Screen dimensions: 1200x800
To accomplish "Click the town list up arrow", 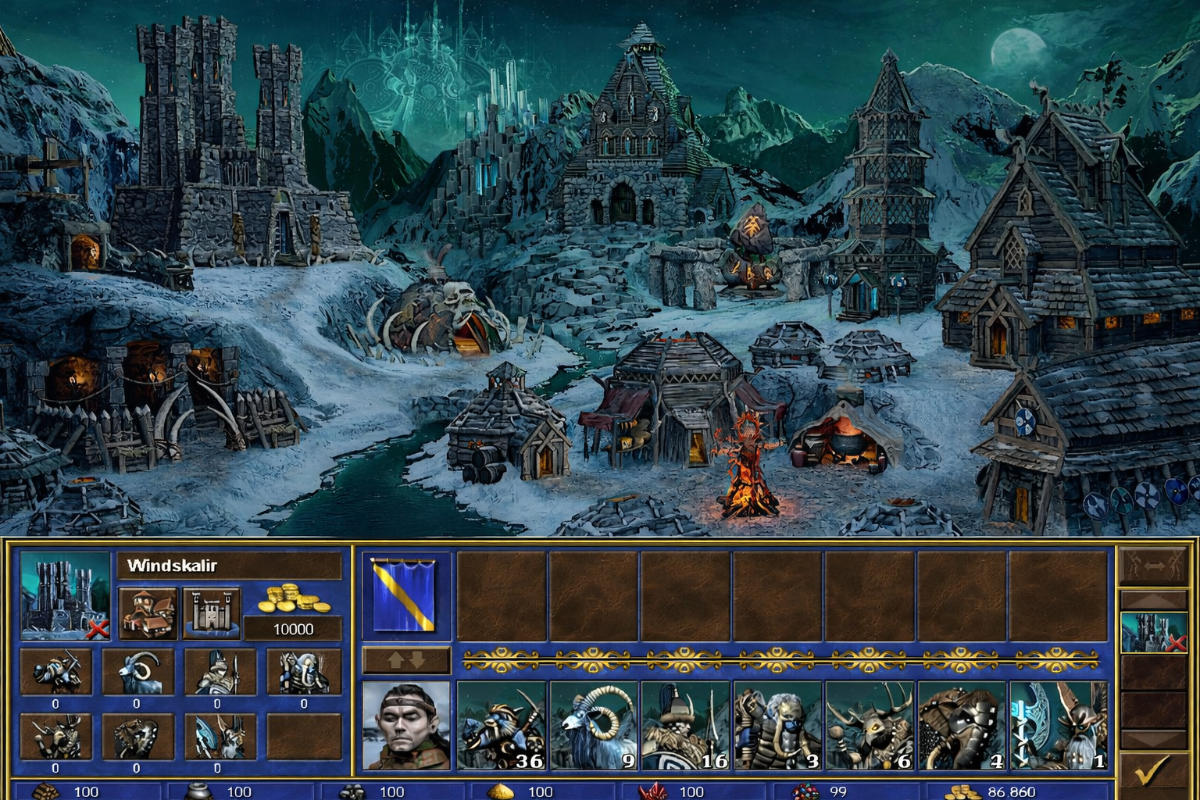I will pos(1153,600).
